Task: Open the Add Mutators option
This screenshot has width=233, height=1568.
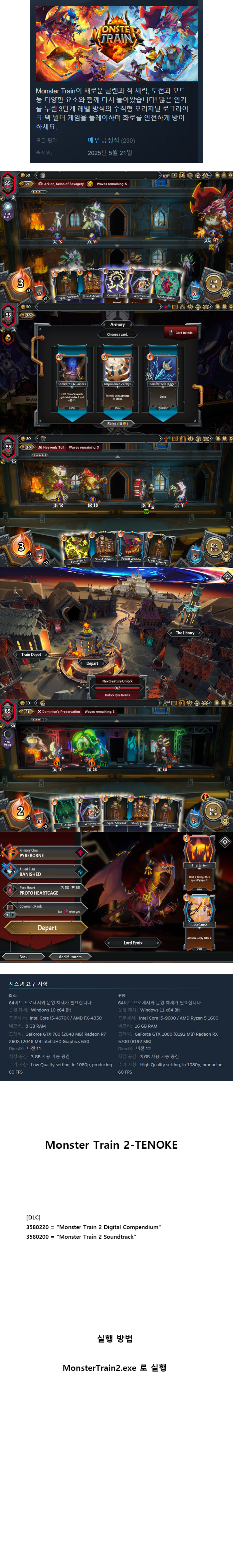Action: point(70,957)
